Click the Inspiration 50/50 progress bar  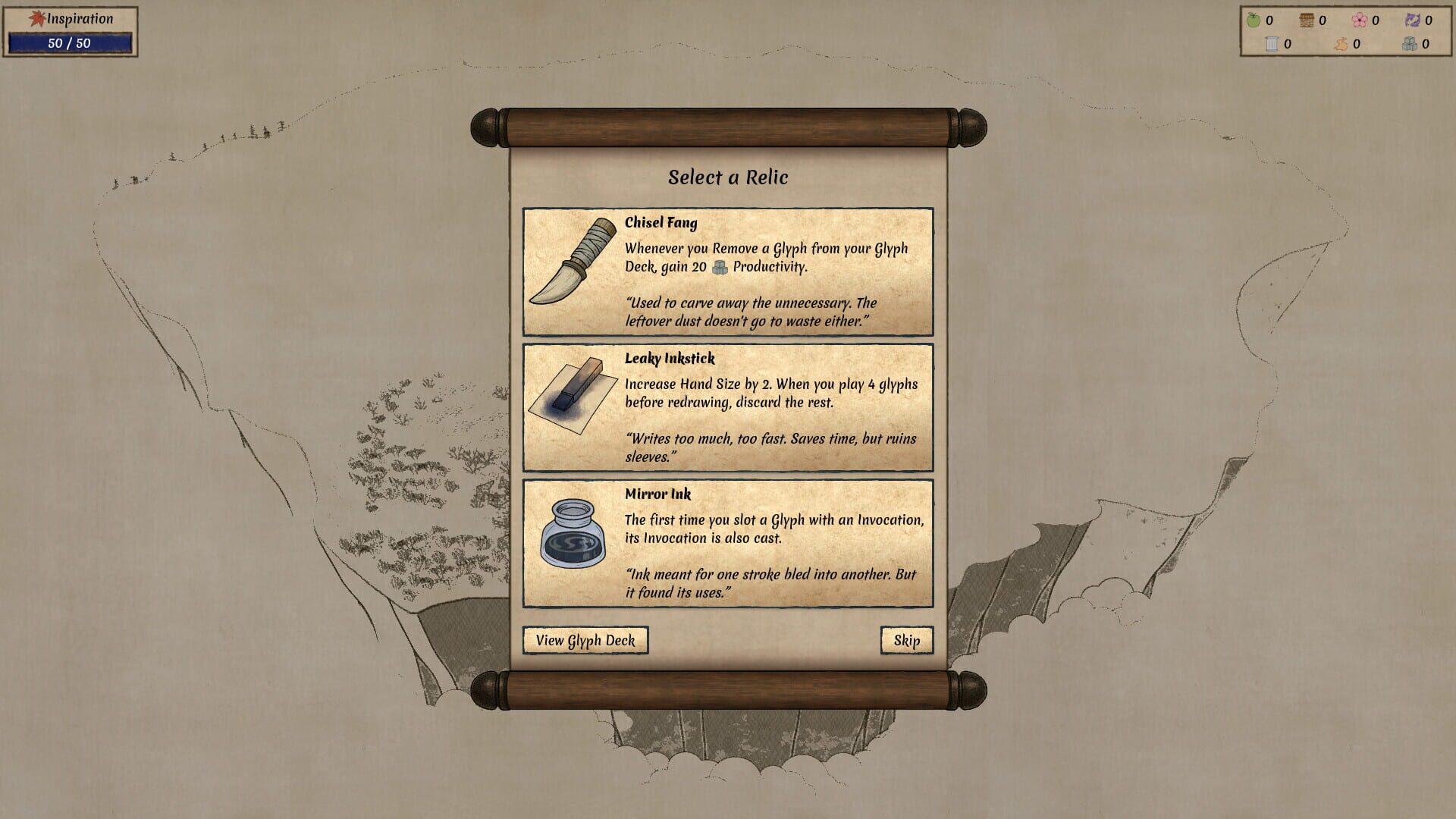[x=72, y=42]
